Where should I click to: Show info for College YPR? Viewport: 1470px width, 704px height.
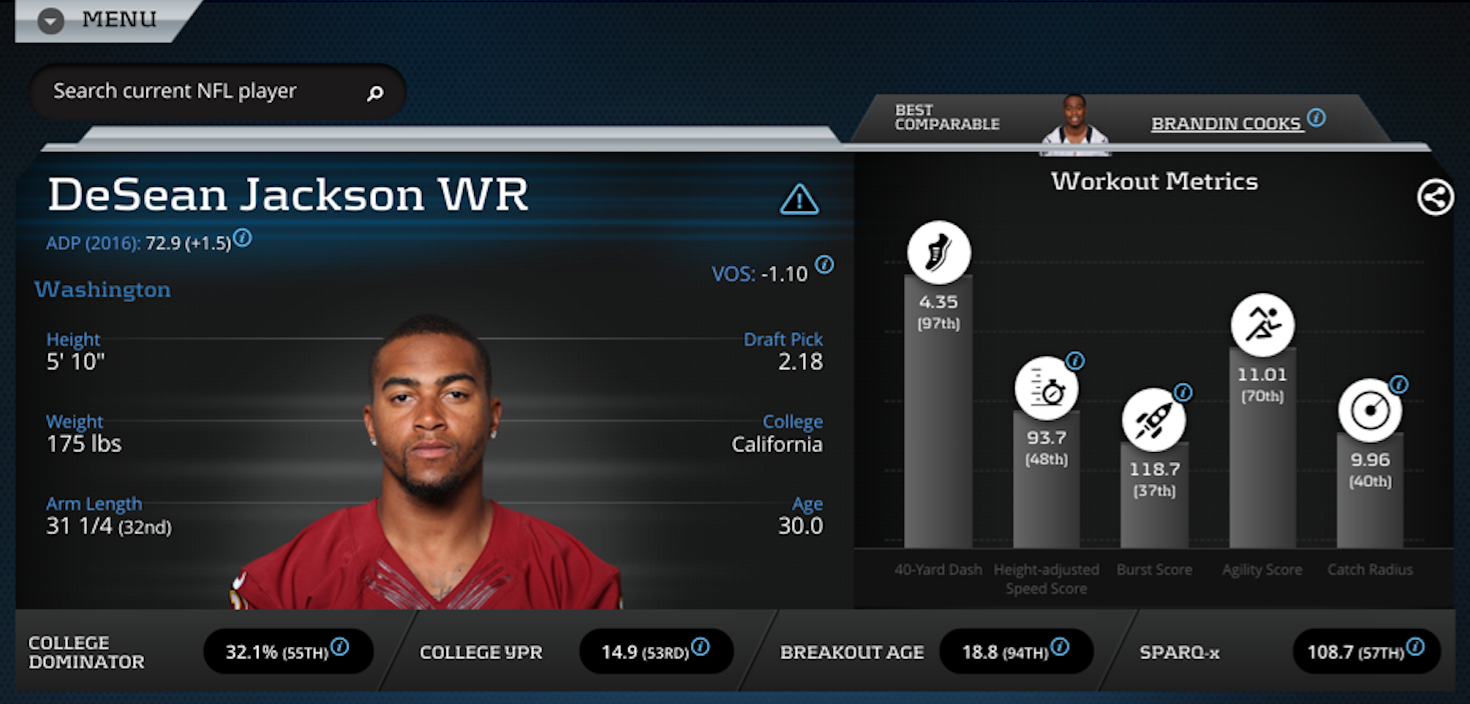[700, 647]
